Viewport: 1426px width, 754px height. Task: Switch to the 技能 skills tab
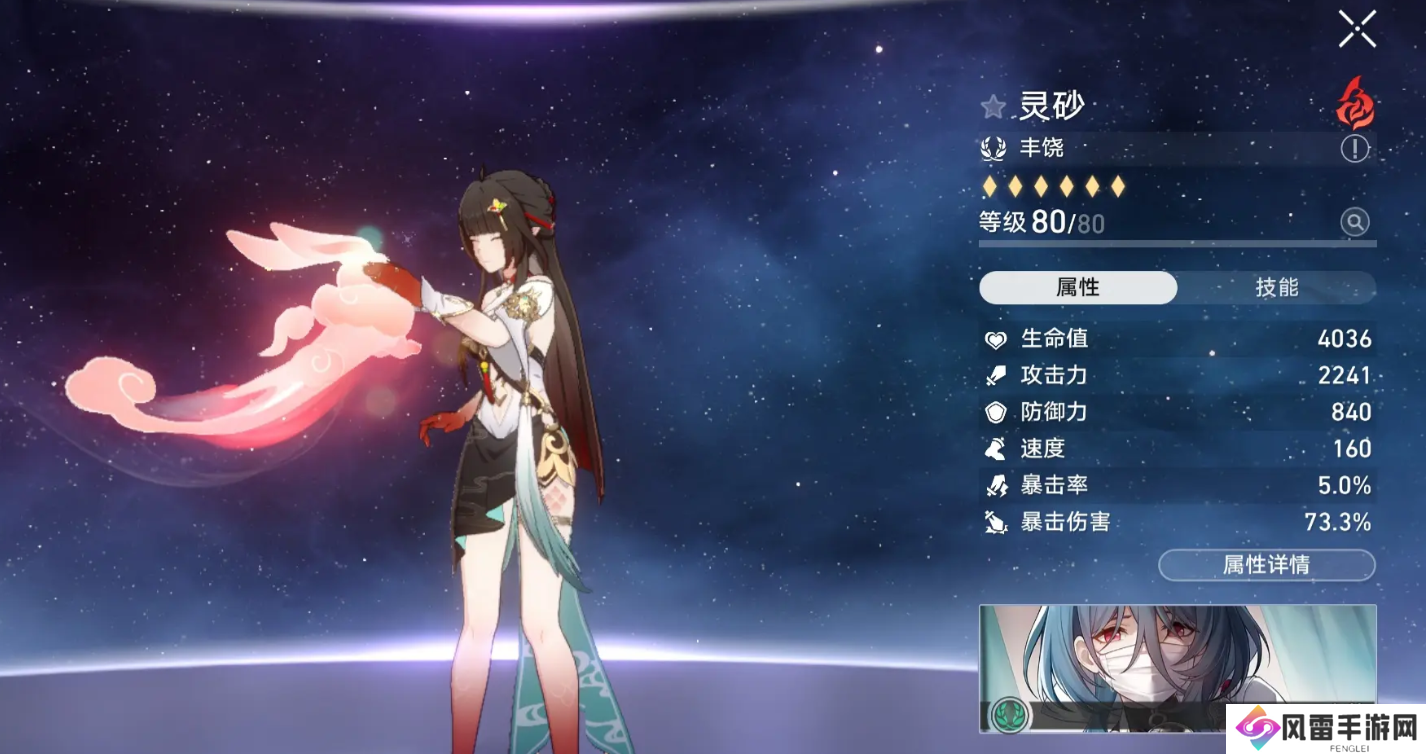(1276, 288)
